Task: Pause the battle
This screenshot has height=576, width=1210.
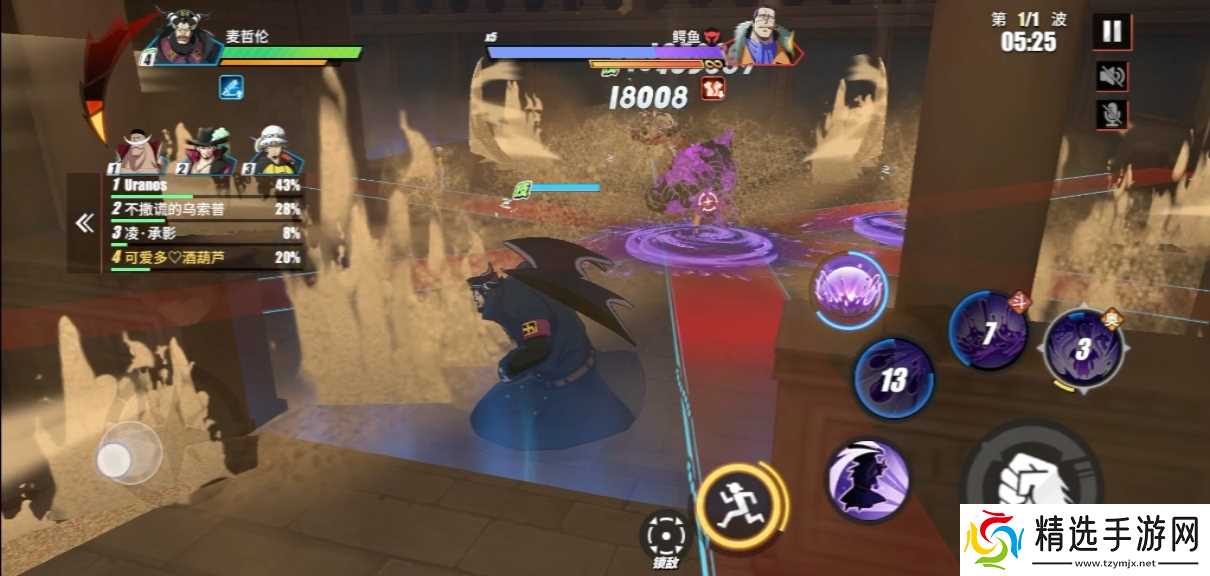Action: [x=1111, y=32]
